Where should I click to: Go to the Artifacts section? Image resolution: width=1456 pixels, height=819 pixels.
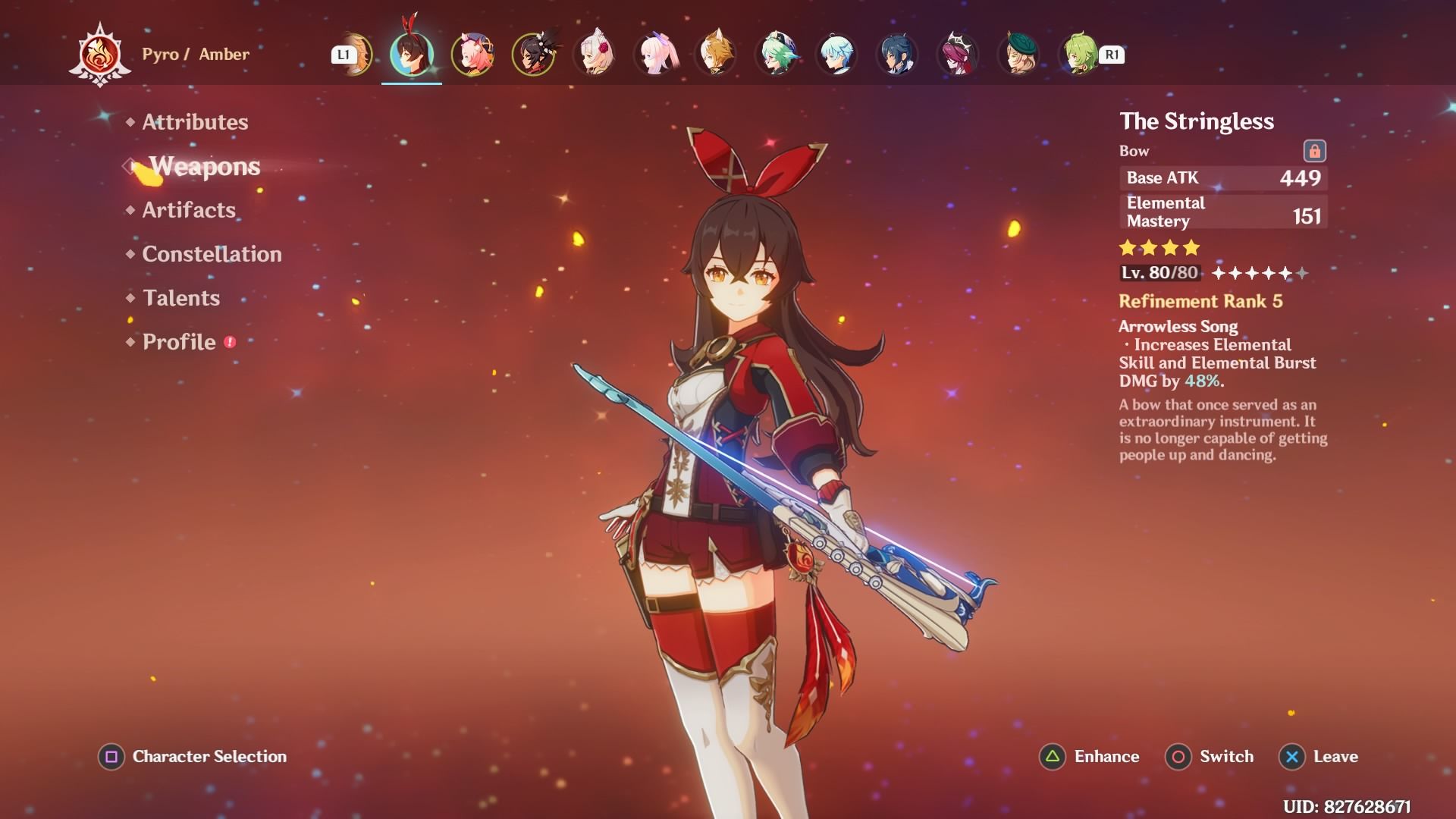pyautogui.click(x=189, y=210)
